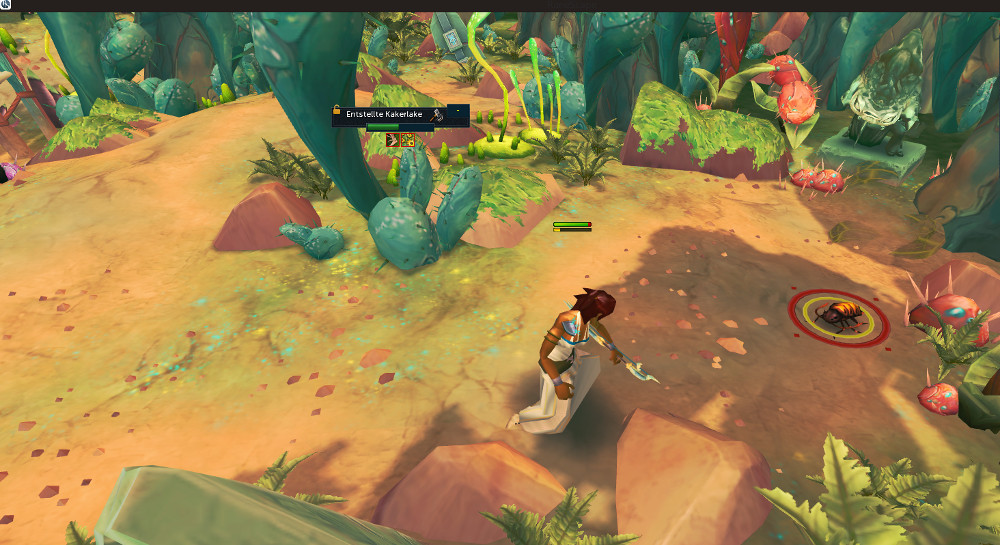Click the axe icon on the target frame
Image resolution: width=1000 pixels, height=545 pixels.
pos(437,115)
